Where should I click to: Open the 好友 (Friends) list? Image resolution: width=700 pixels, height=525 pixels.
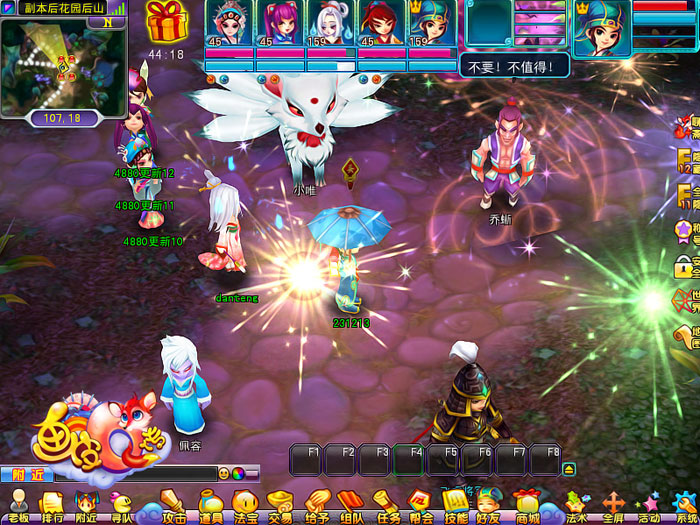(x=489, y=505)
